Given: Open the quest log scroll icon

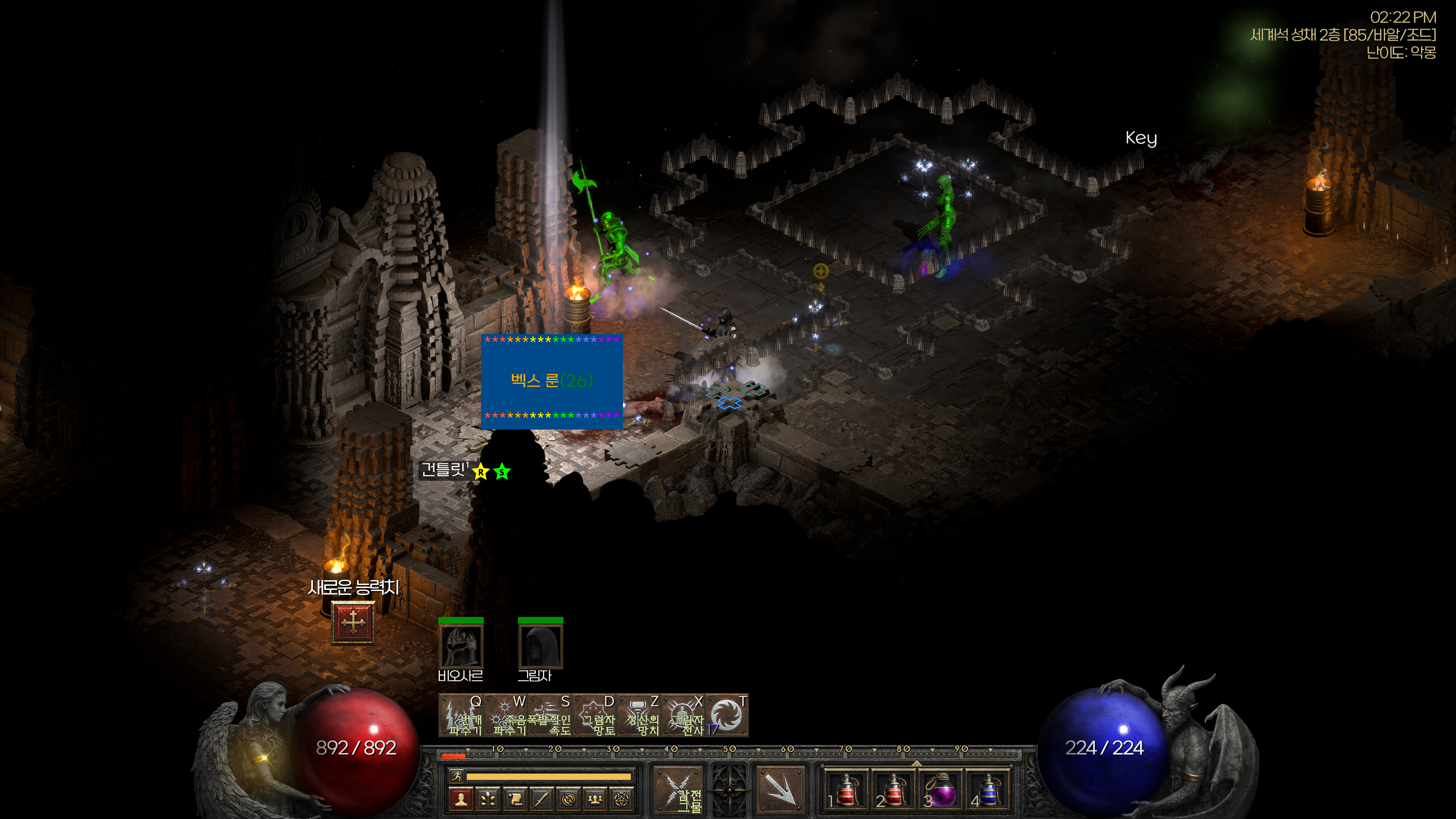Looking at the screenshot, I should [x=515, y=799].
